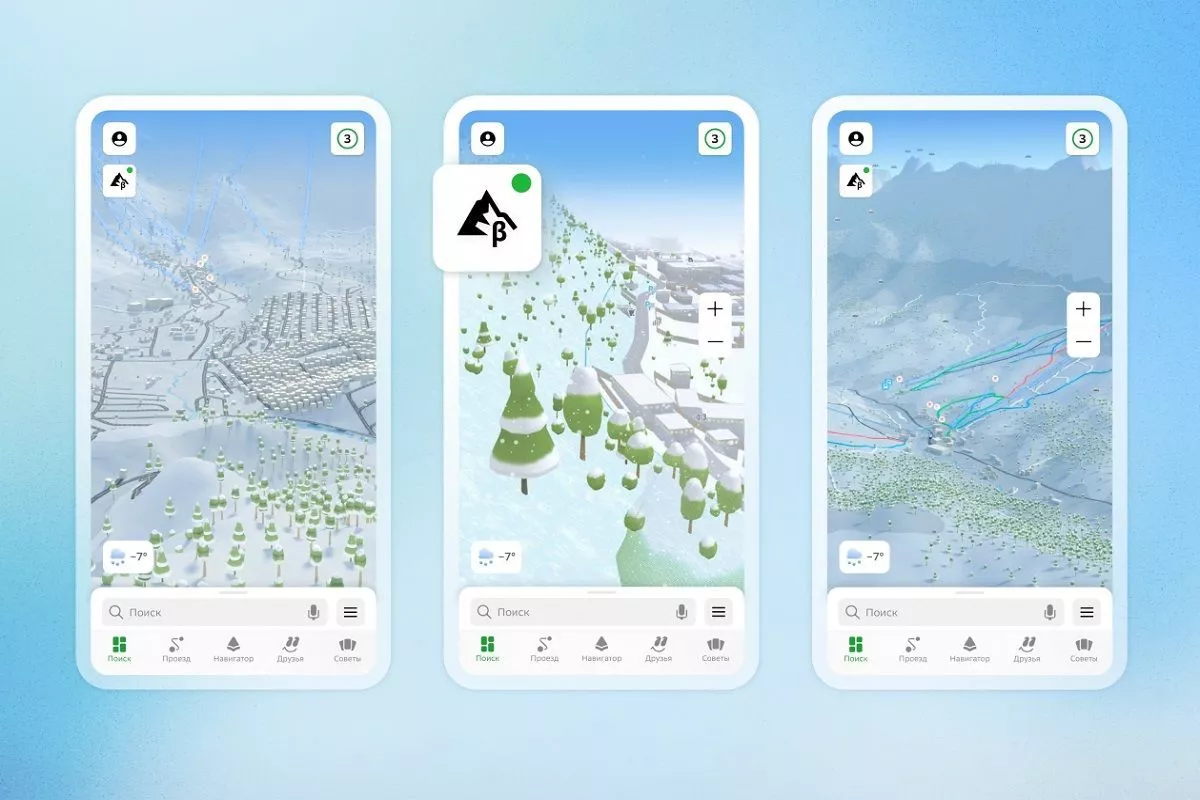Select the small mountain icon on the right phone

(855, 181)
